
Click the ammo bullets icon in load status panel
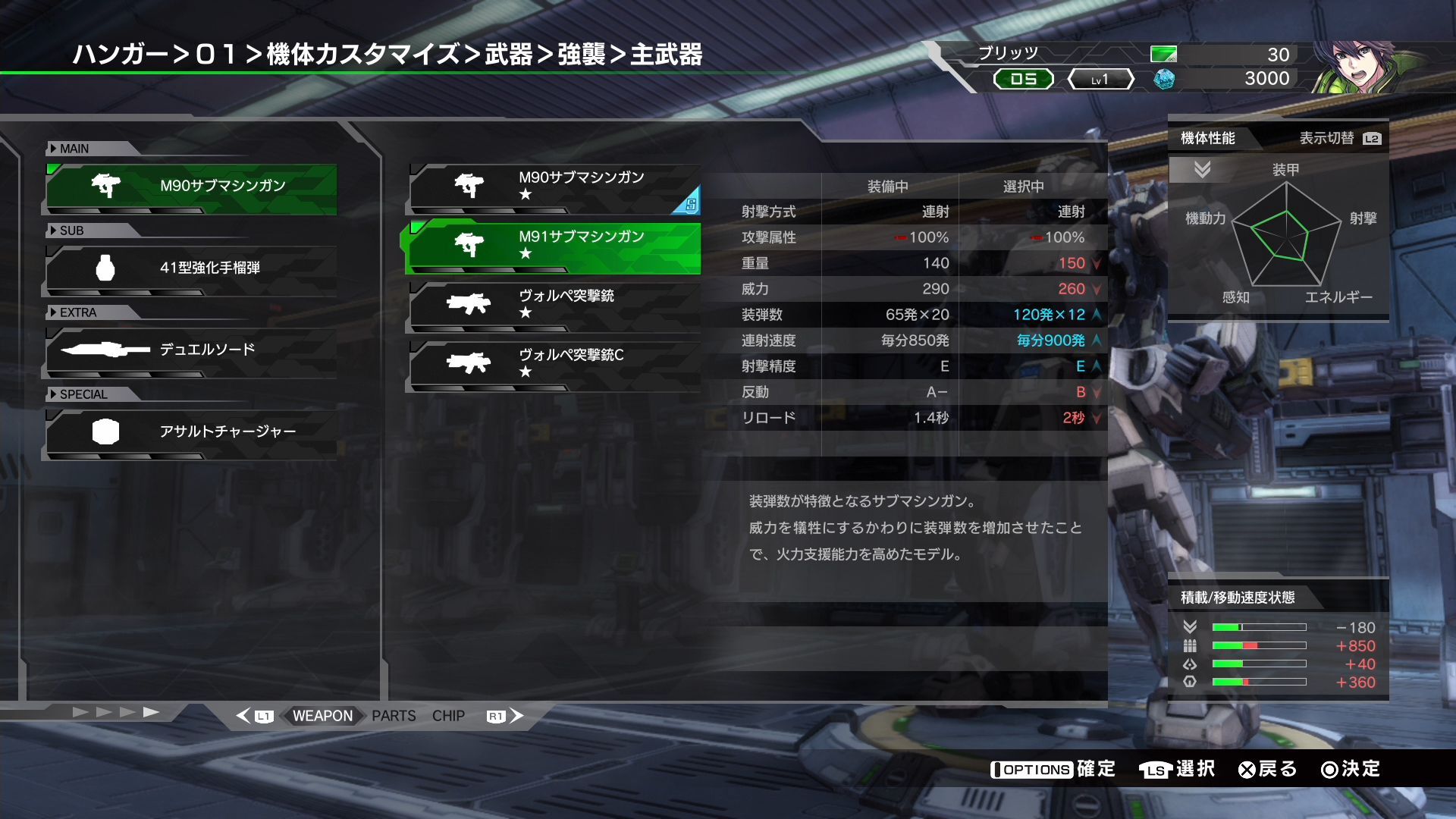[1191, 645]
